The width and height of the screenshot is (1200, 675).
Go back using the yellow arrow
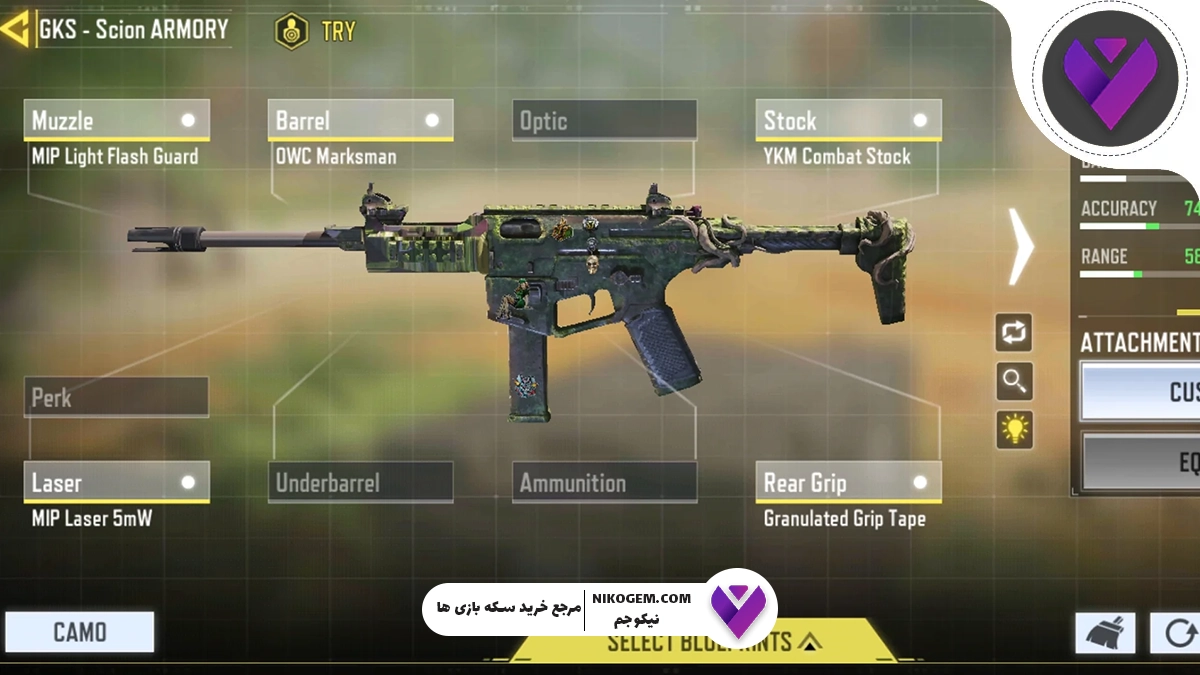coord(15,29)
